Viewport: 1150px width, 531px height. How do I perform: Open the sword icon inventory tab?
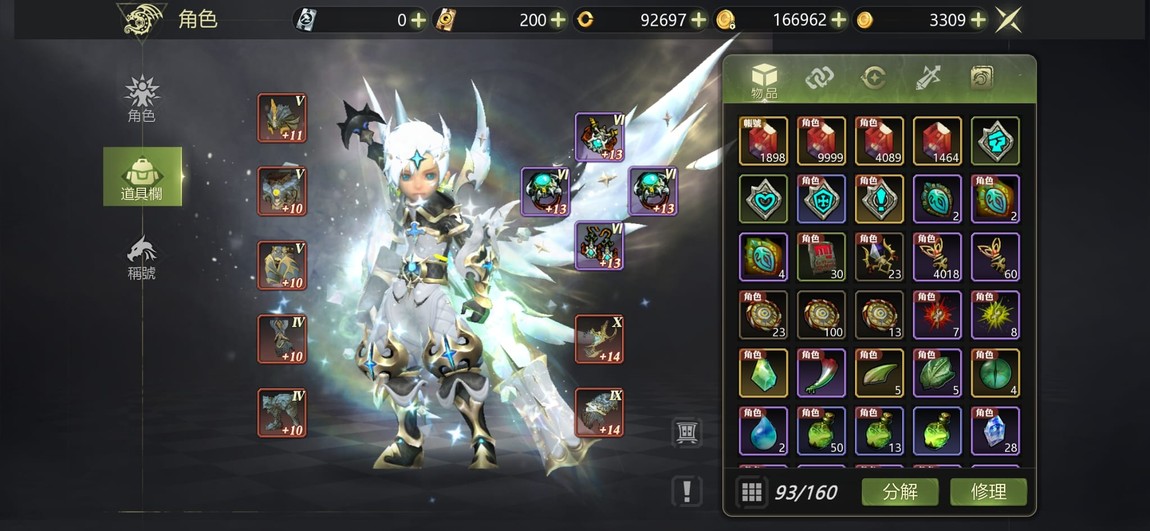point(927,77)
